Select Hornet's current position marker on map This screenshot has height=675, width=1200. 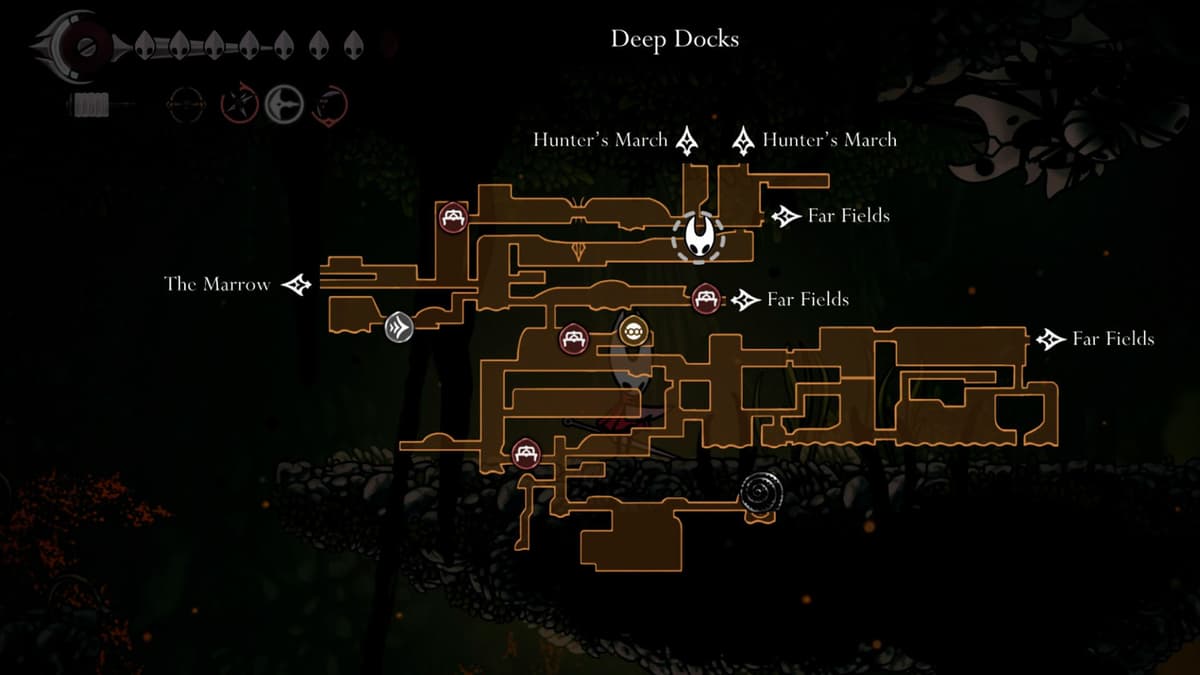click(x=699, y=237)
